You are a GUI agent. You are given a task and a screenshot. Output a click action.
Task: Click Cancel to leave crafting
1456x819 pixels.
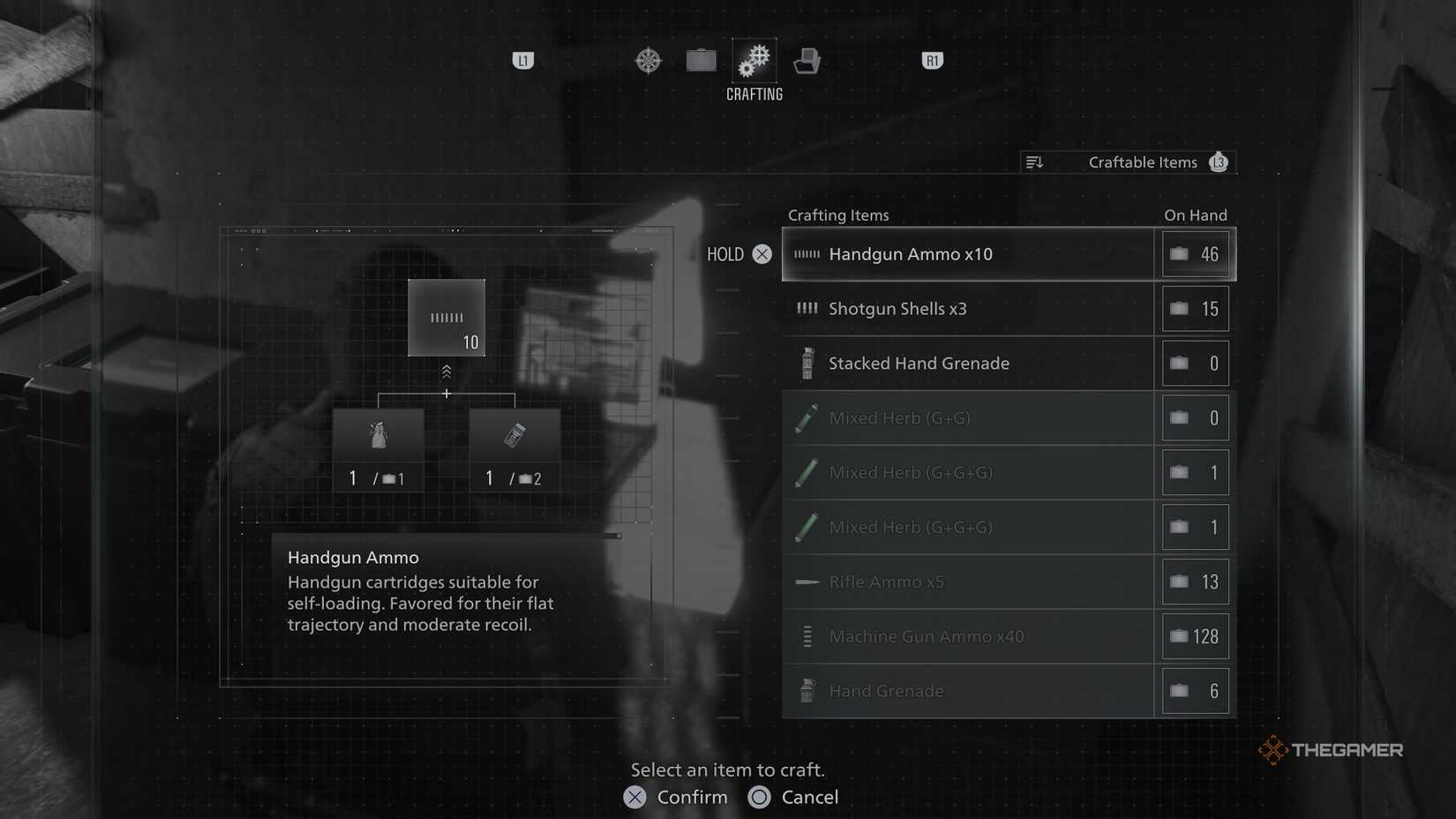pyautogui.click(x=792, y=797)
